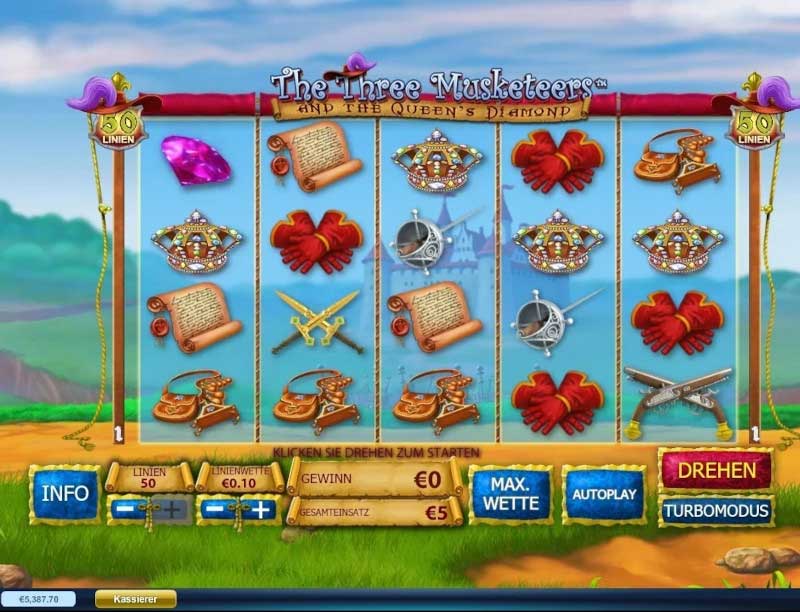This screenshot has height=612, width=800.
Task: Start AUTOPLAY spins
Action: pos(602,494)
